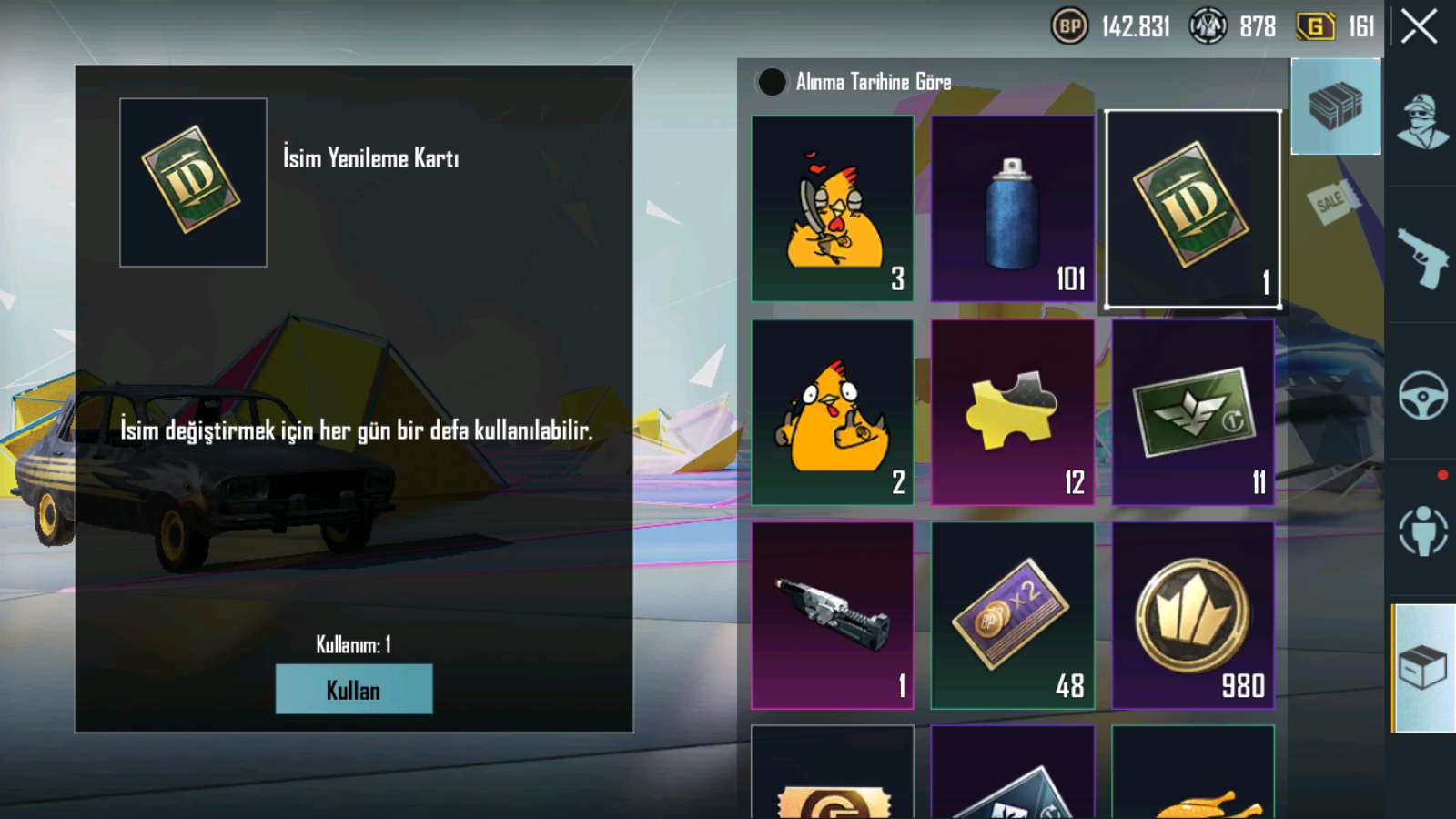Choose the green winged card item
The height and width of the screenshot is (819, 1456).
click(1192, 412)
